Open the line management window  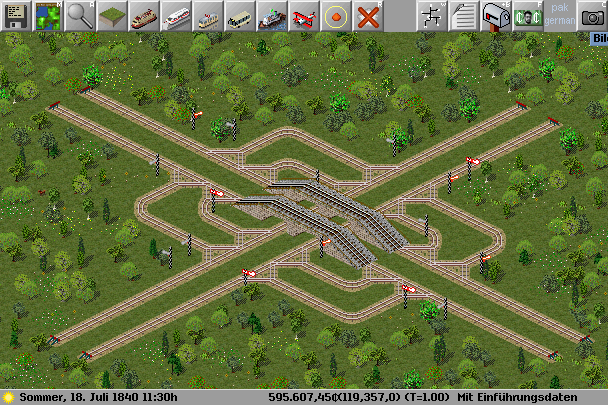coord(431,15)
